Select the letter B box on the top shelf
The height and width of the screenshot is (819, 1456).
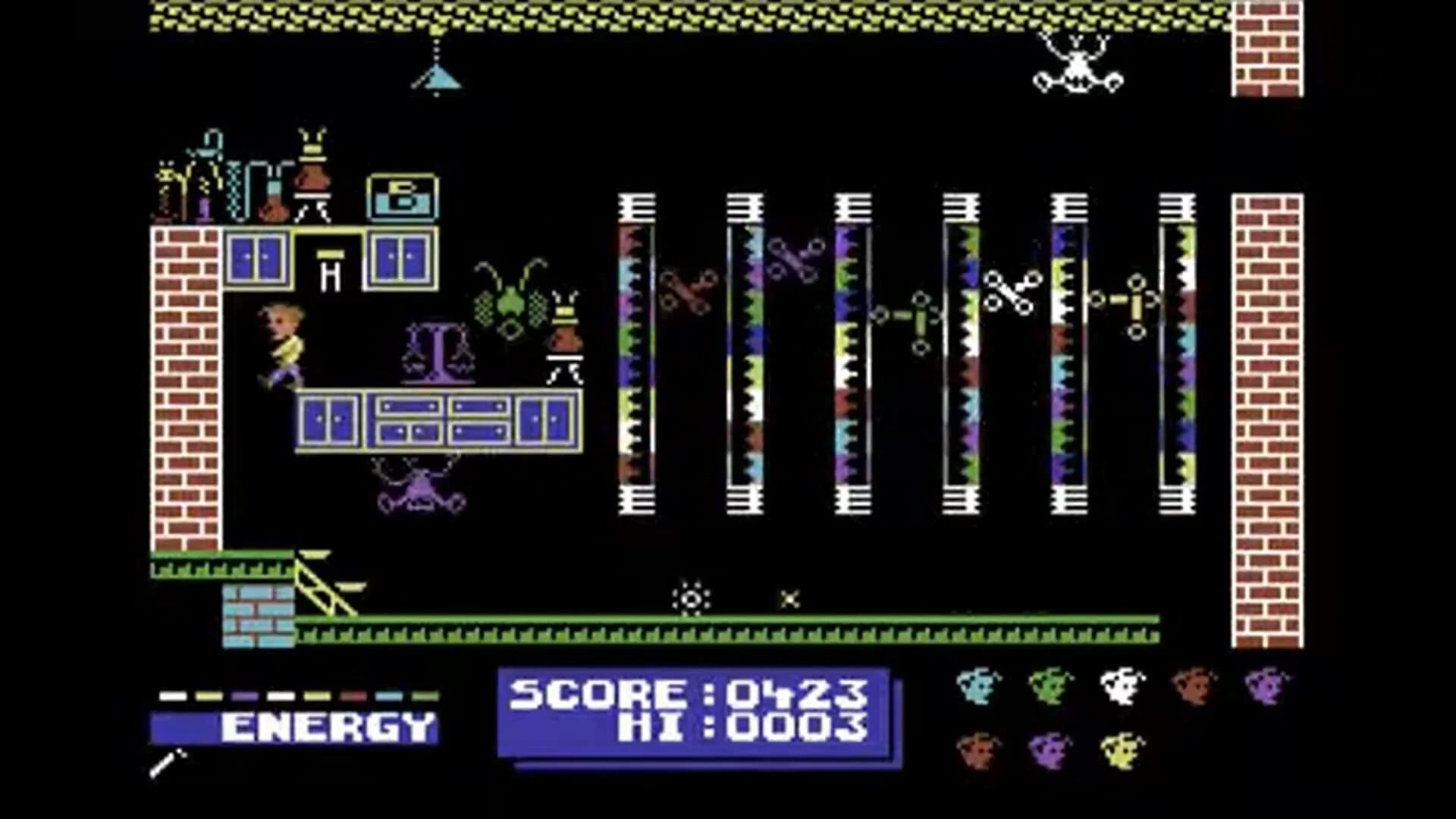click(x=403, y=196)
